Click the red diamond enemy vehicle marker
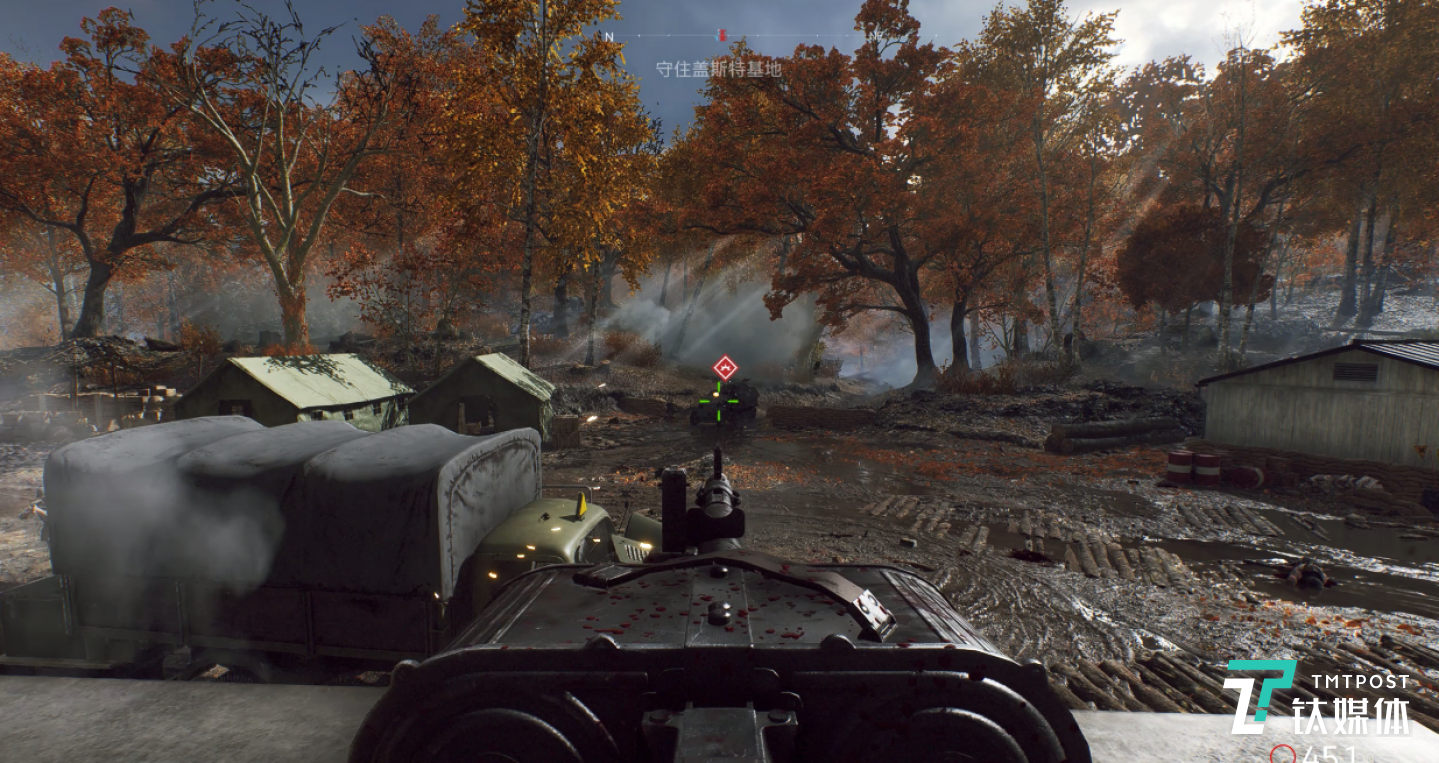This screenshot has height=763, width=1439. coord(725,367)
